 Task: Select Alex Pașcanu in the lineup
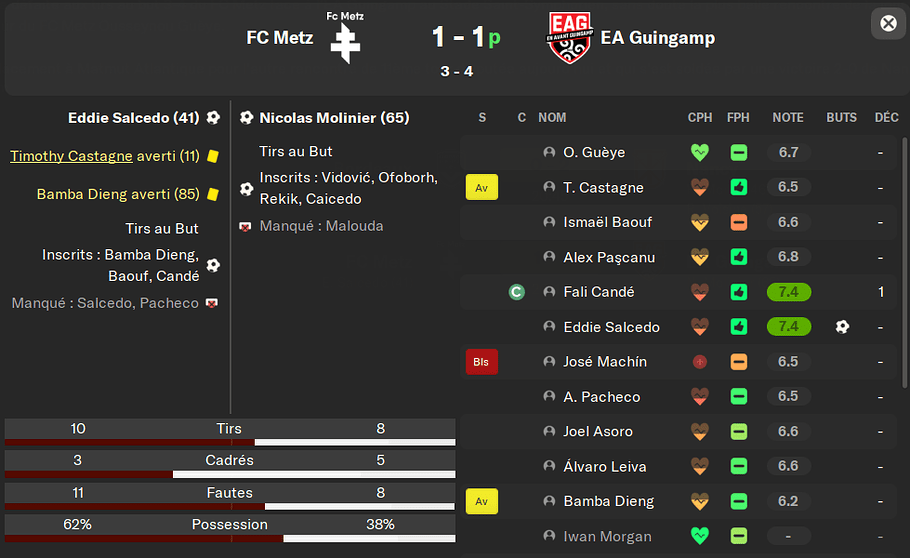[609, 257]
